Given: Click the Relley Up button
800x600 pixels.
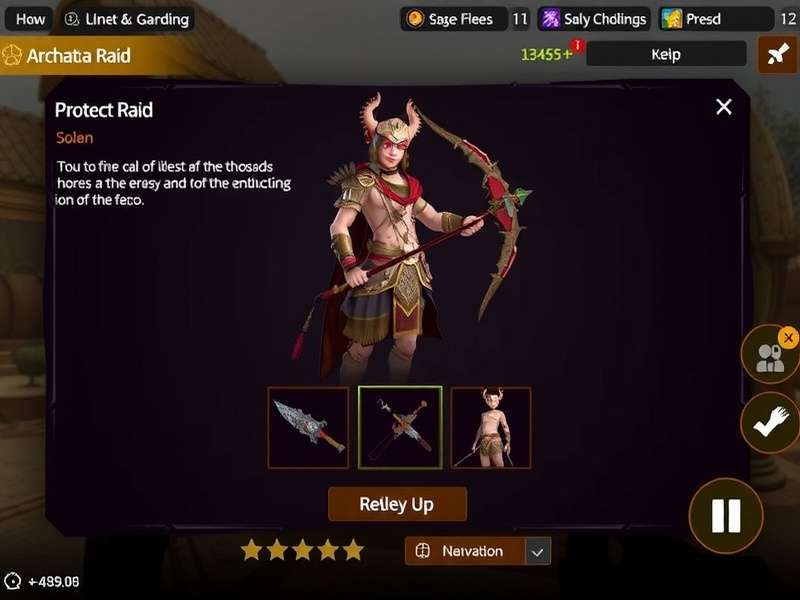Looking at the screenshot, I should click(397, 504).
